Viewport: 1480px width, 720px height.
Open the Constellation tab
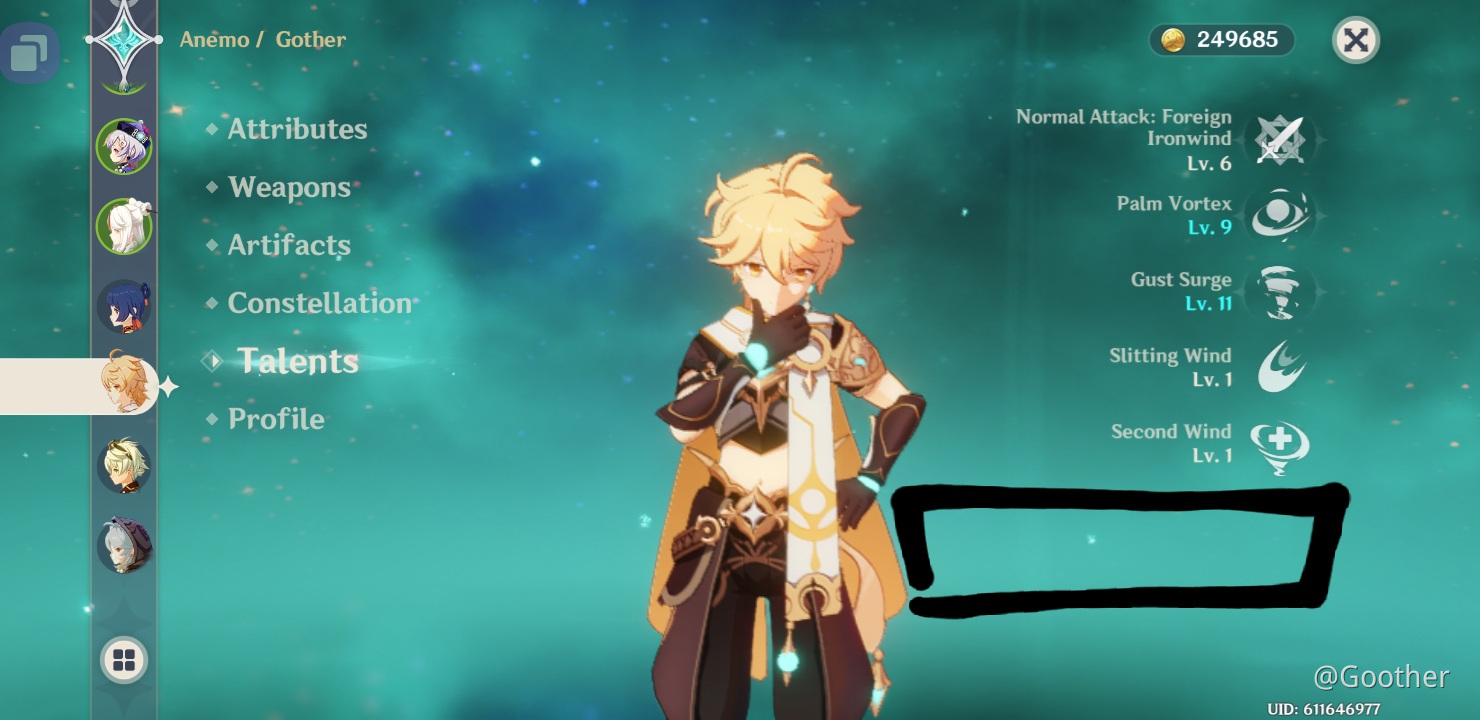pyautogui.click(x=320, y=303)
